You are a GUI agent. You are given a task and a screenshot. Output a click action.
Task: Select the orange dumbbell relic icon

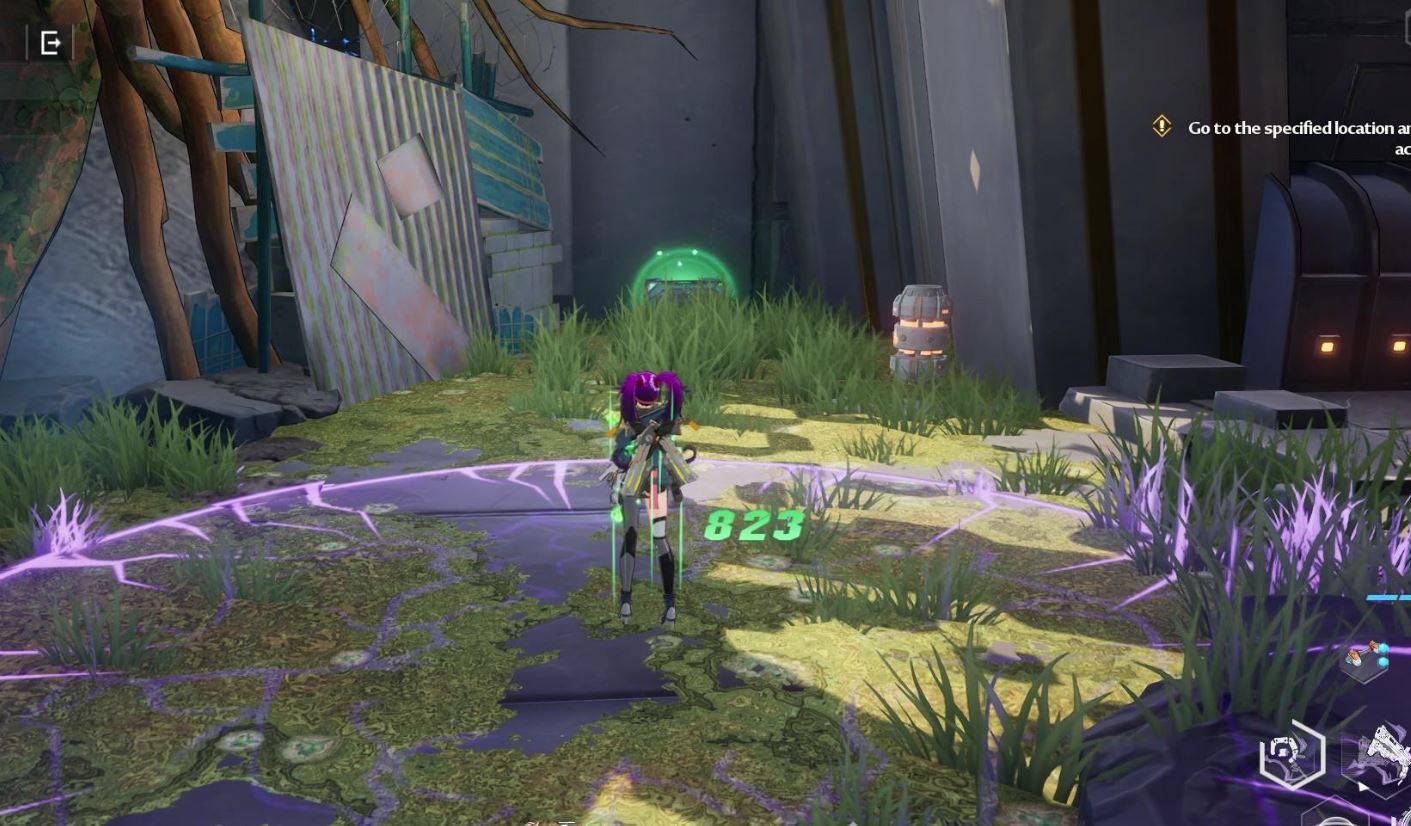[1365, 659]
